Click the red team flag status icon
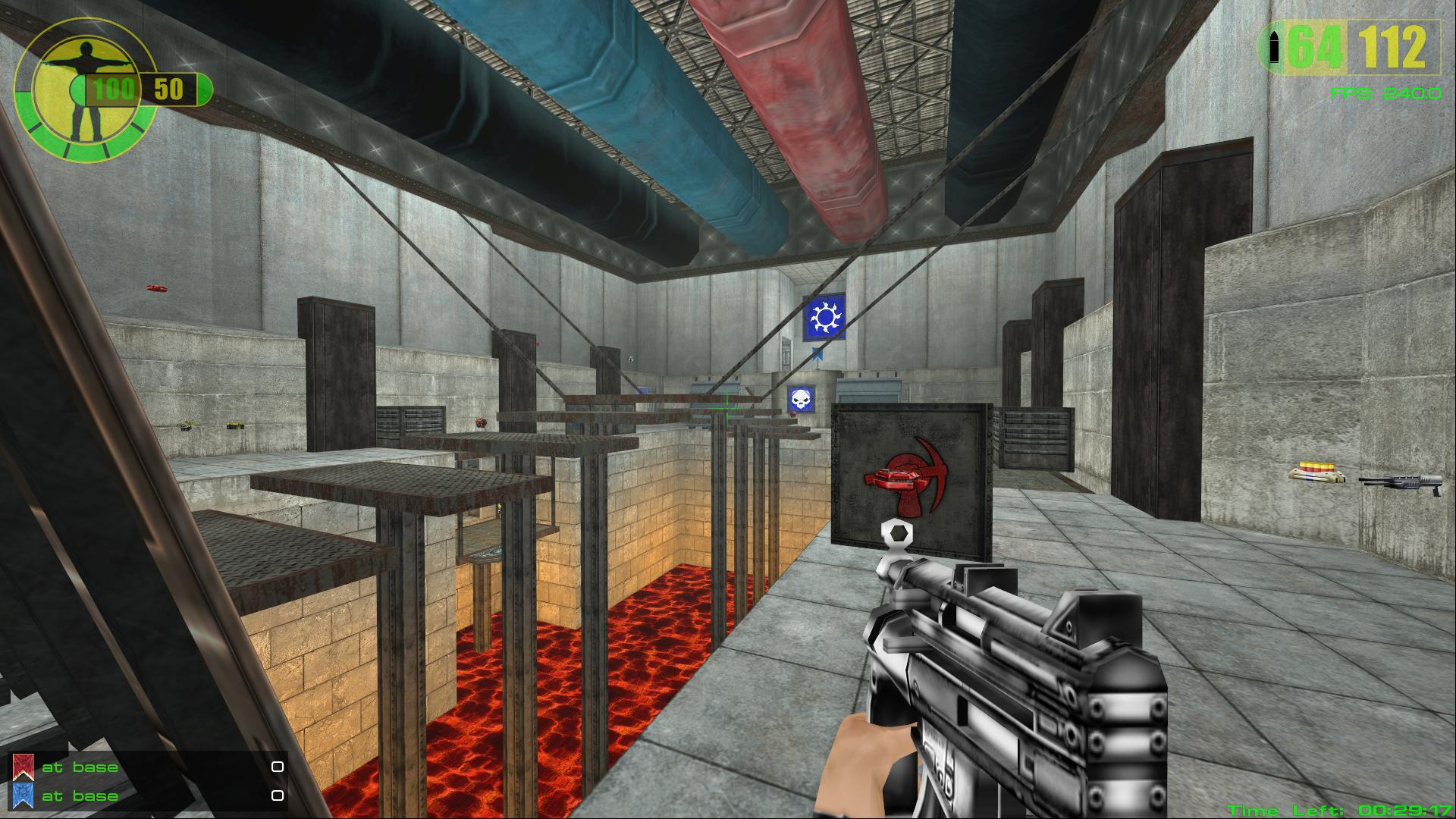The image size is (1456, 819). coord(24,767)
